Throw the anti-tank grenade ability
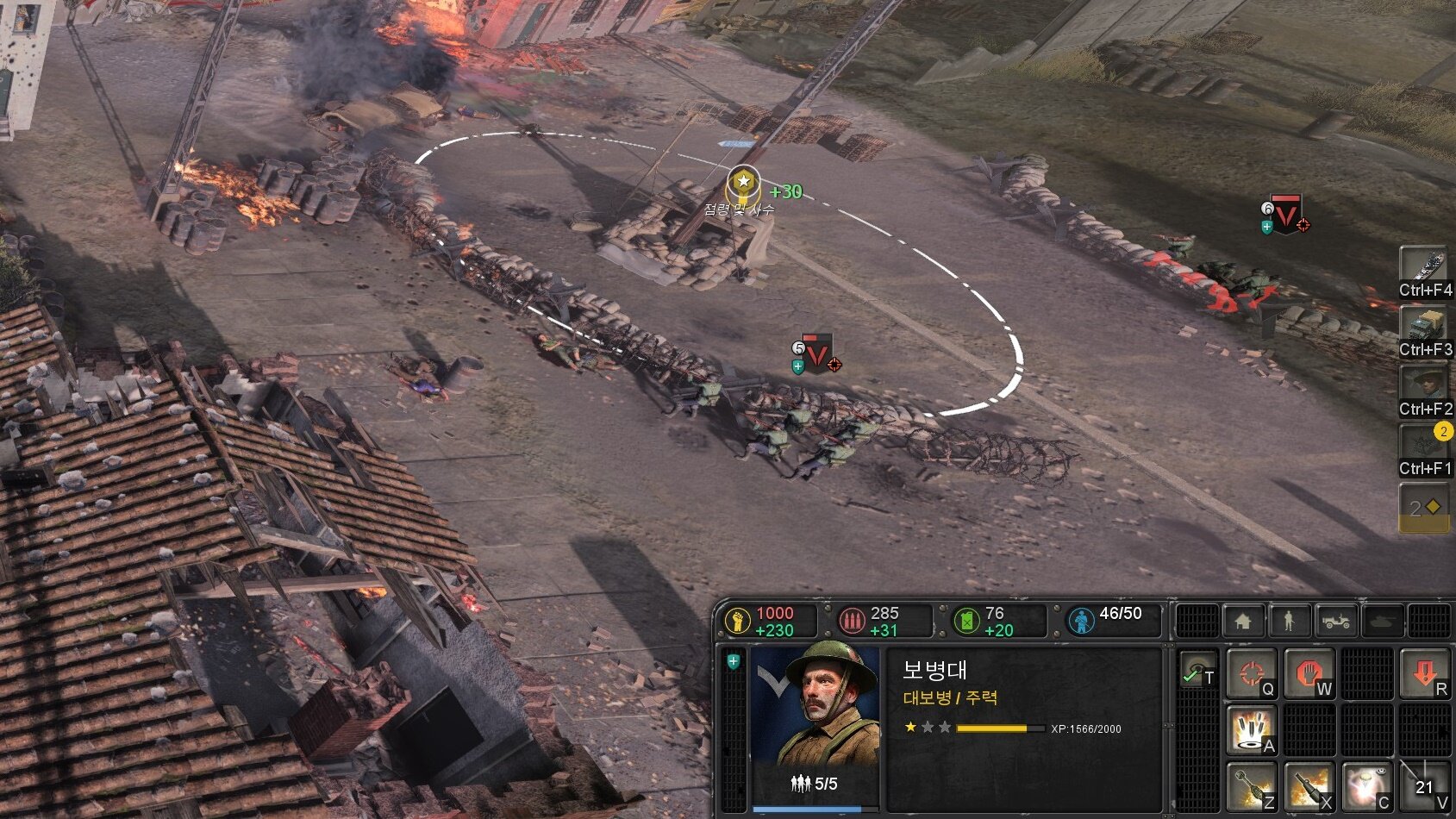 (x=1251, y=787)
